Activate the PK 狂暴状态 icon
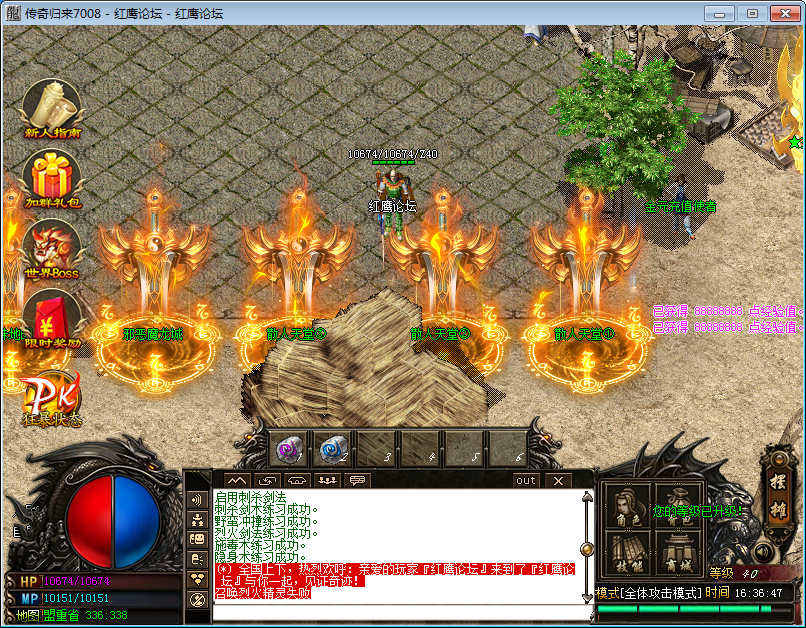The width and height of the screenshot is (806, 628). [52, 398]
